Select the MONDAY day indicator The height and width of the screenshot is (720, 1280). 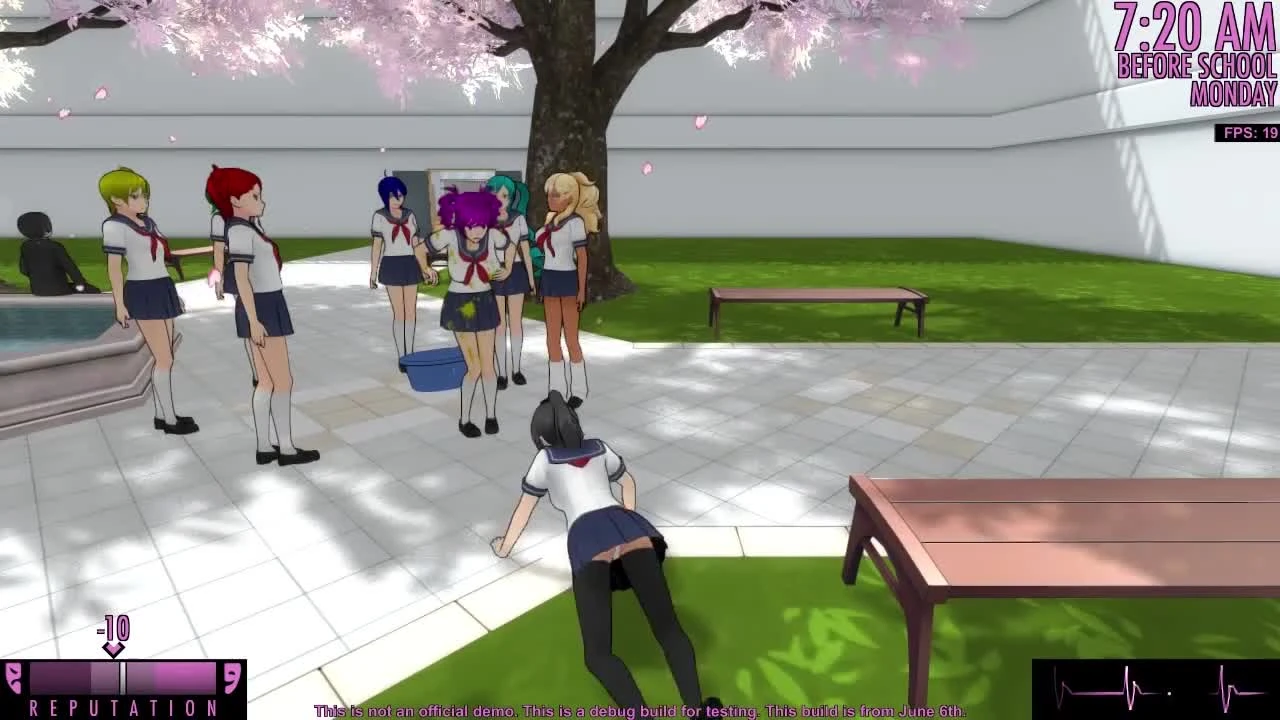1232,98
